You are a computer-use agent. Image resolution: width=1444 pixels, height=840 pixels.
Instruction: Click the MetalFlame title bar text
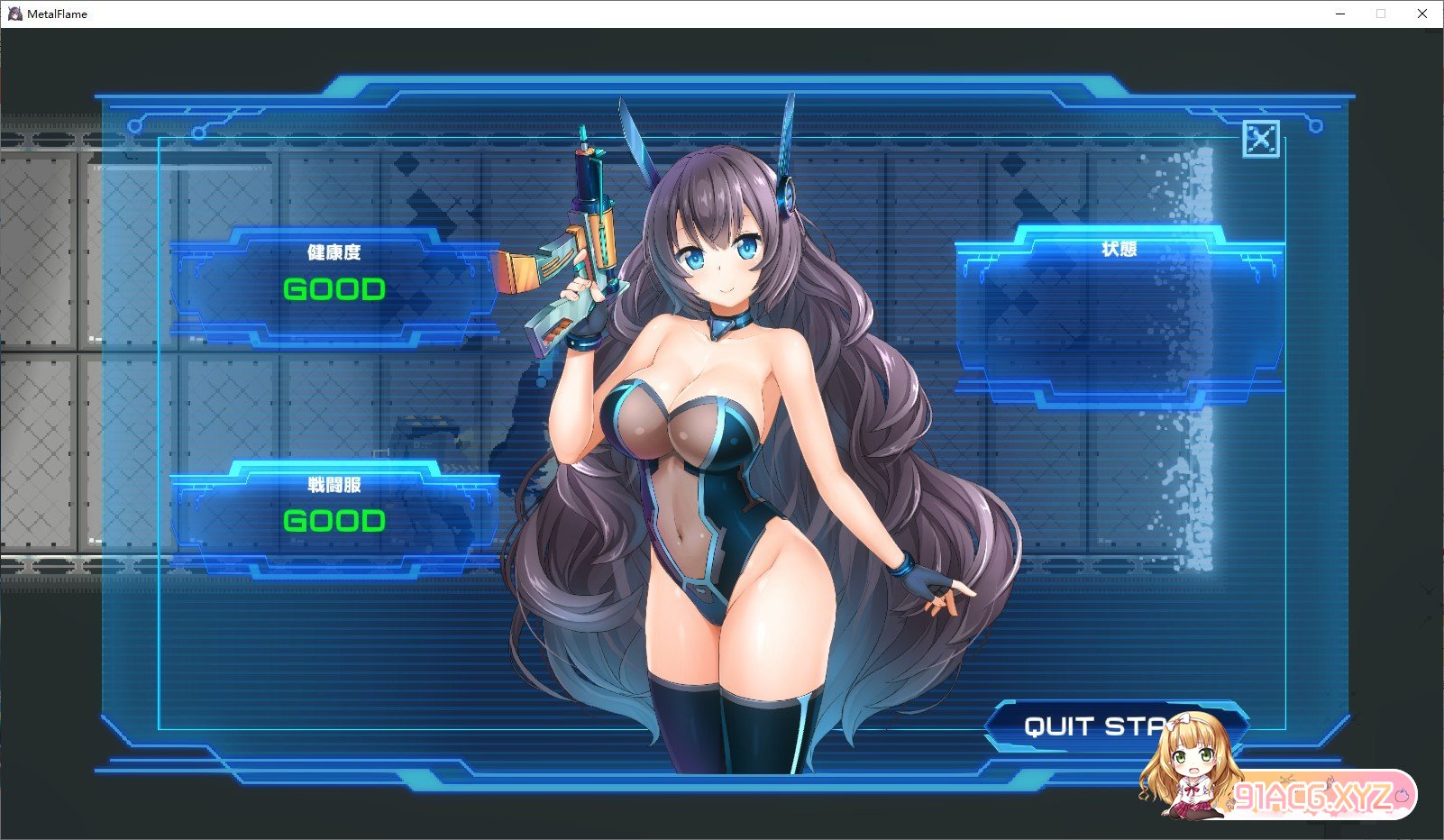pyautogui.click(x=57, y=14)
